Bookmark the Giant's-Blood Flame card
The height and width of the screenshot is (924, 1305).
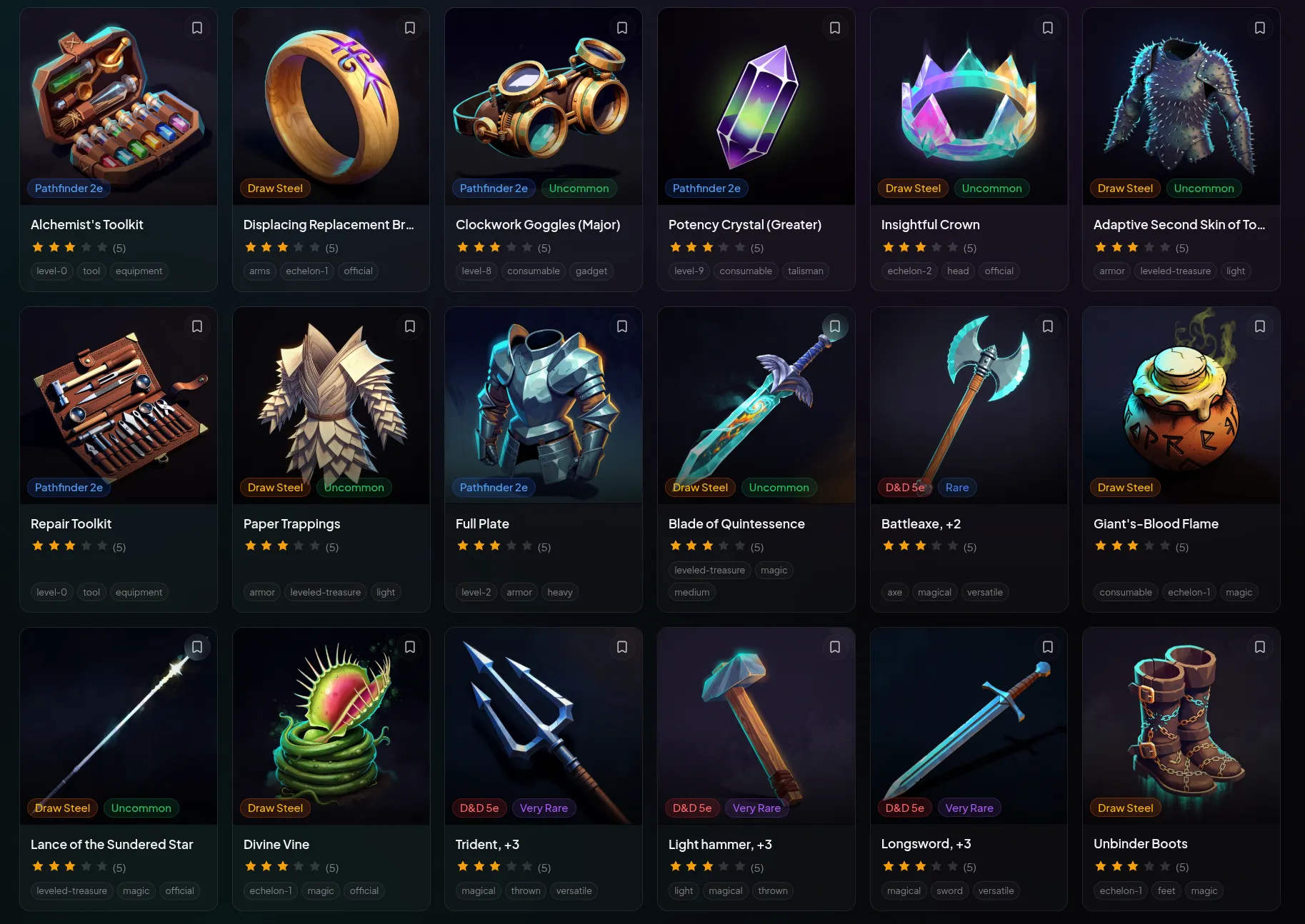click(x=1259, y=326)
